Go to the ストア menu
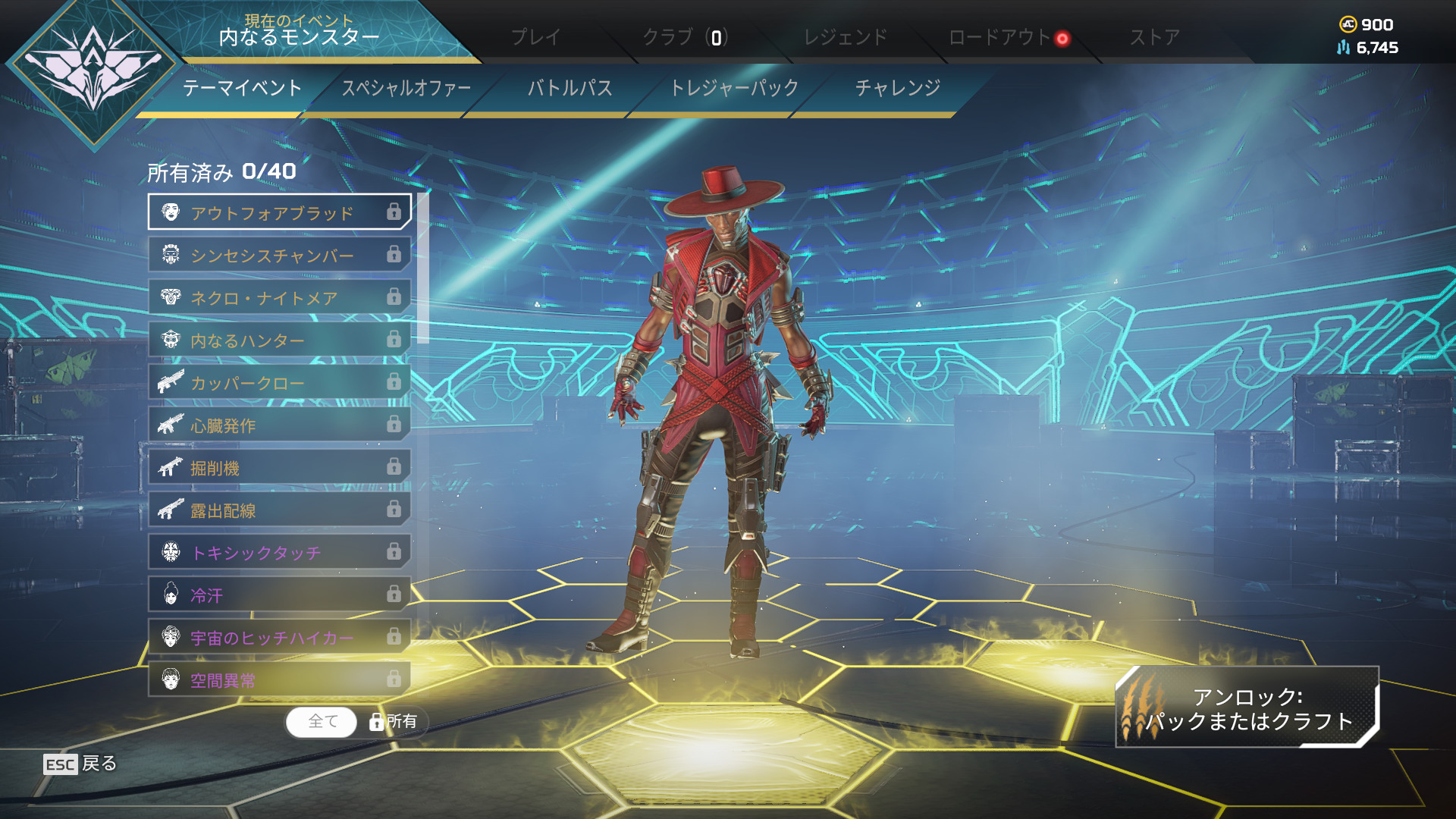1456x819 pixels. [1155, 37]
